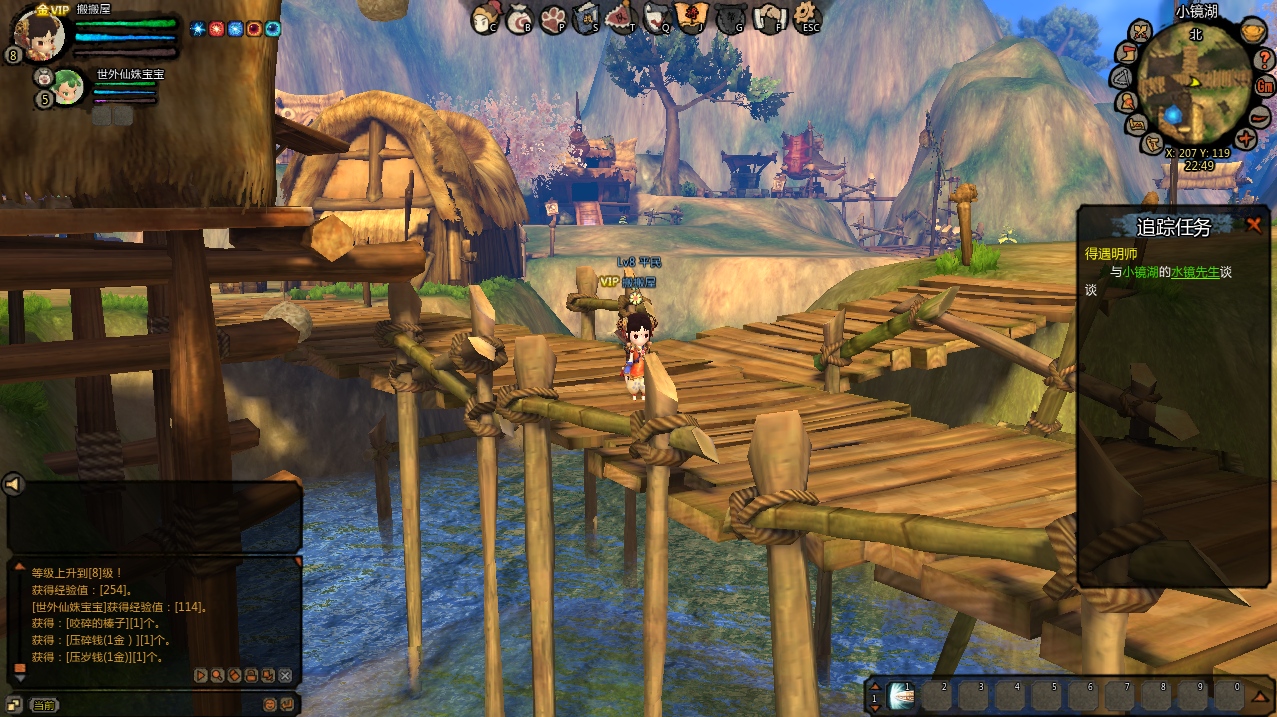The height and width of the screenshot is (717, 1277).
Task: Open the bag (B) inventory icon
Action: coord(520,17)
